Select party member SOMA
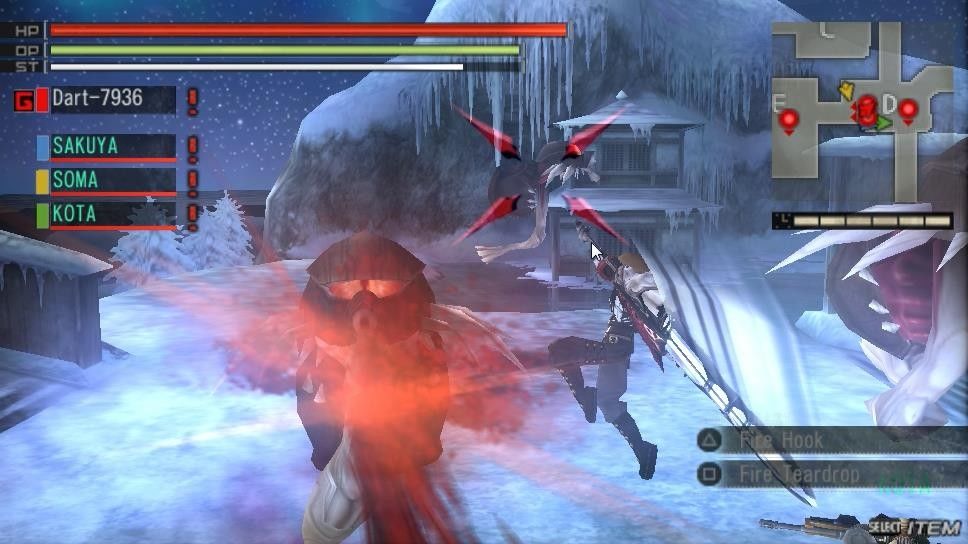The width and height of the screenshot is (968, 544). pos(106,181)
